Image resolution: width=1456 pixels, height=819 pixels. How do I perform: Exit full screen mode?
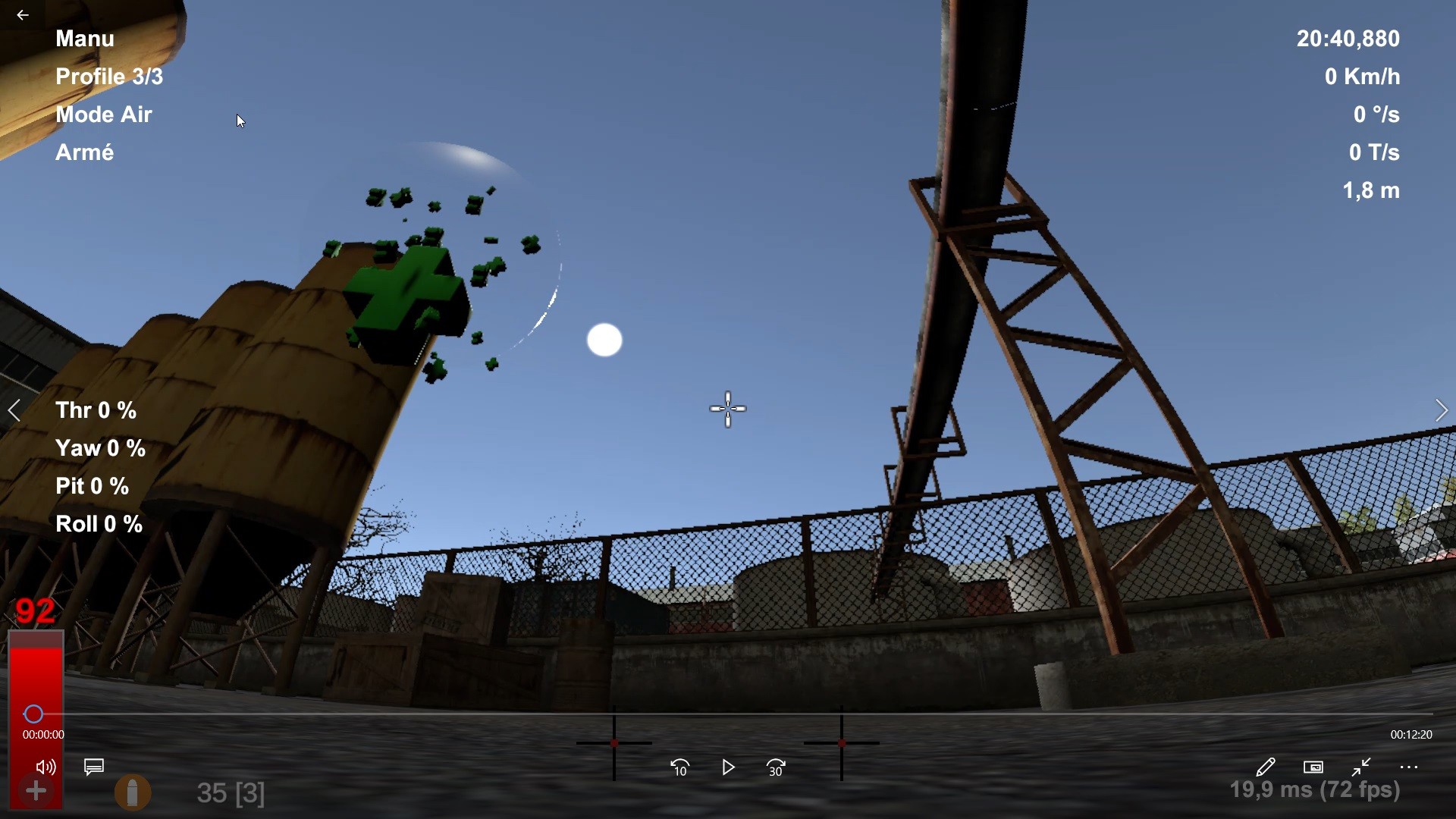click(1360, 767)
